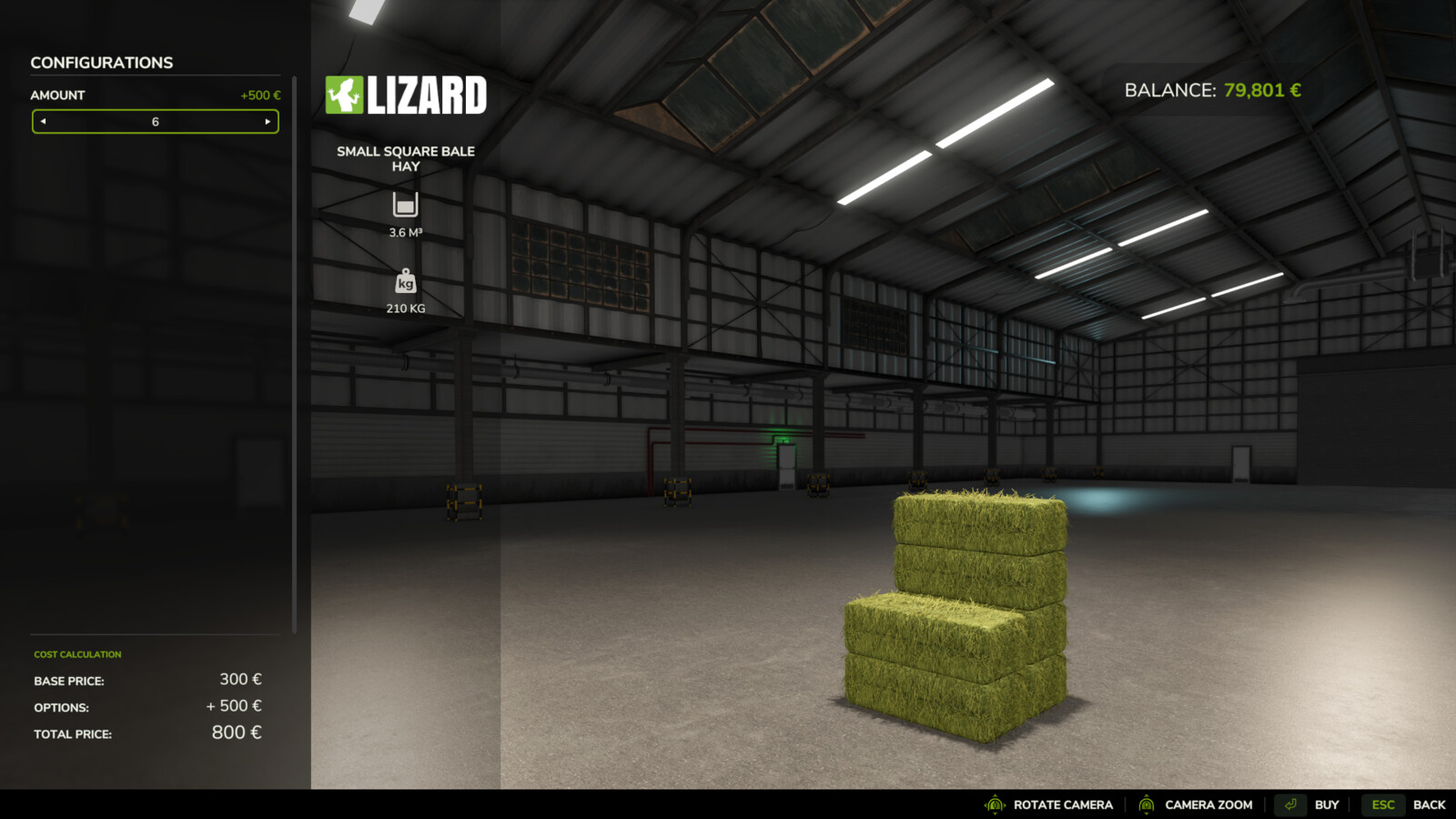Select the amount value showing 6
1456x819 pixels.
[x=155, y=121]
